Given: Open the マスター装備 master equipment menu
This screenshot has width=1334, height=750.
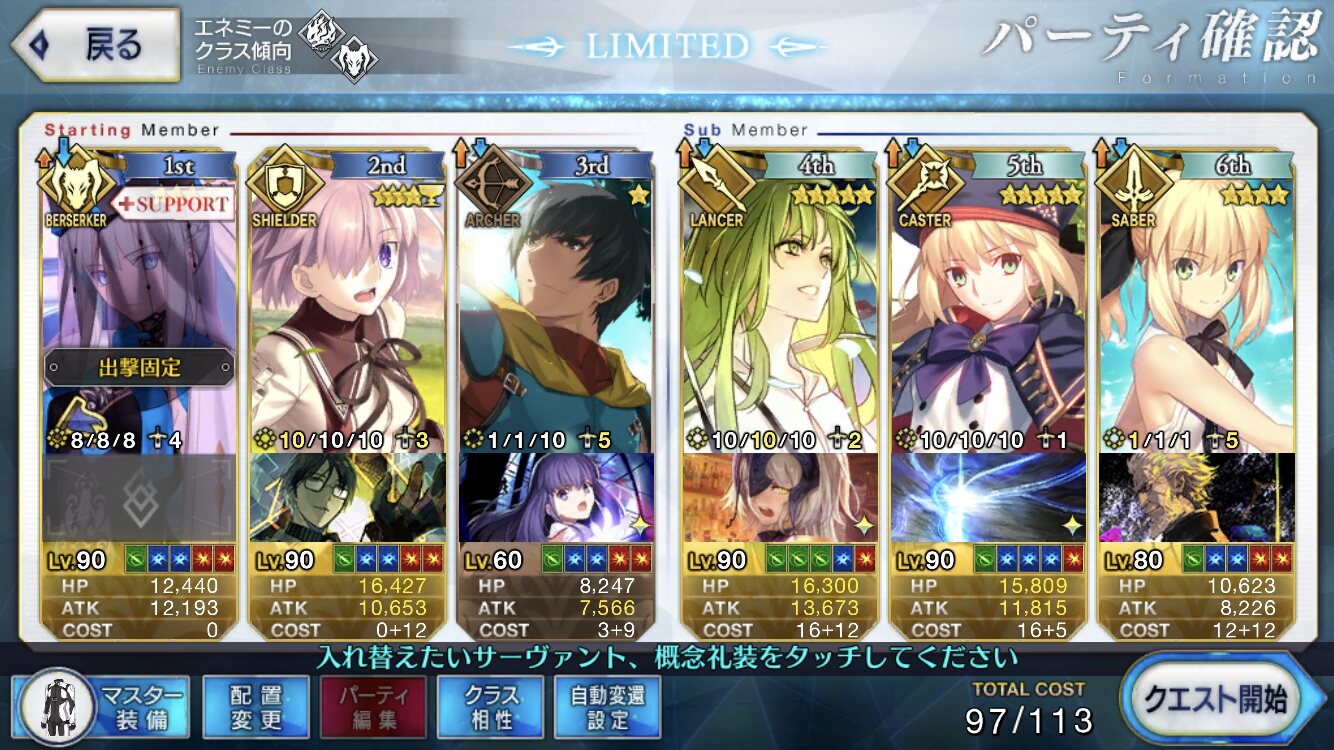Looking at the screenshot, I should tap(102, 706).
